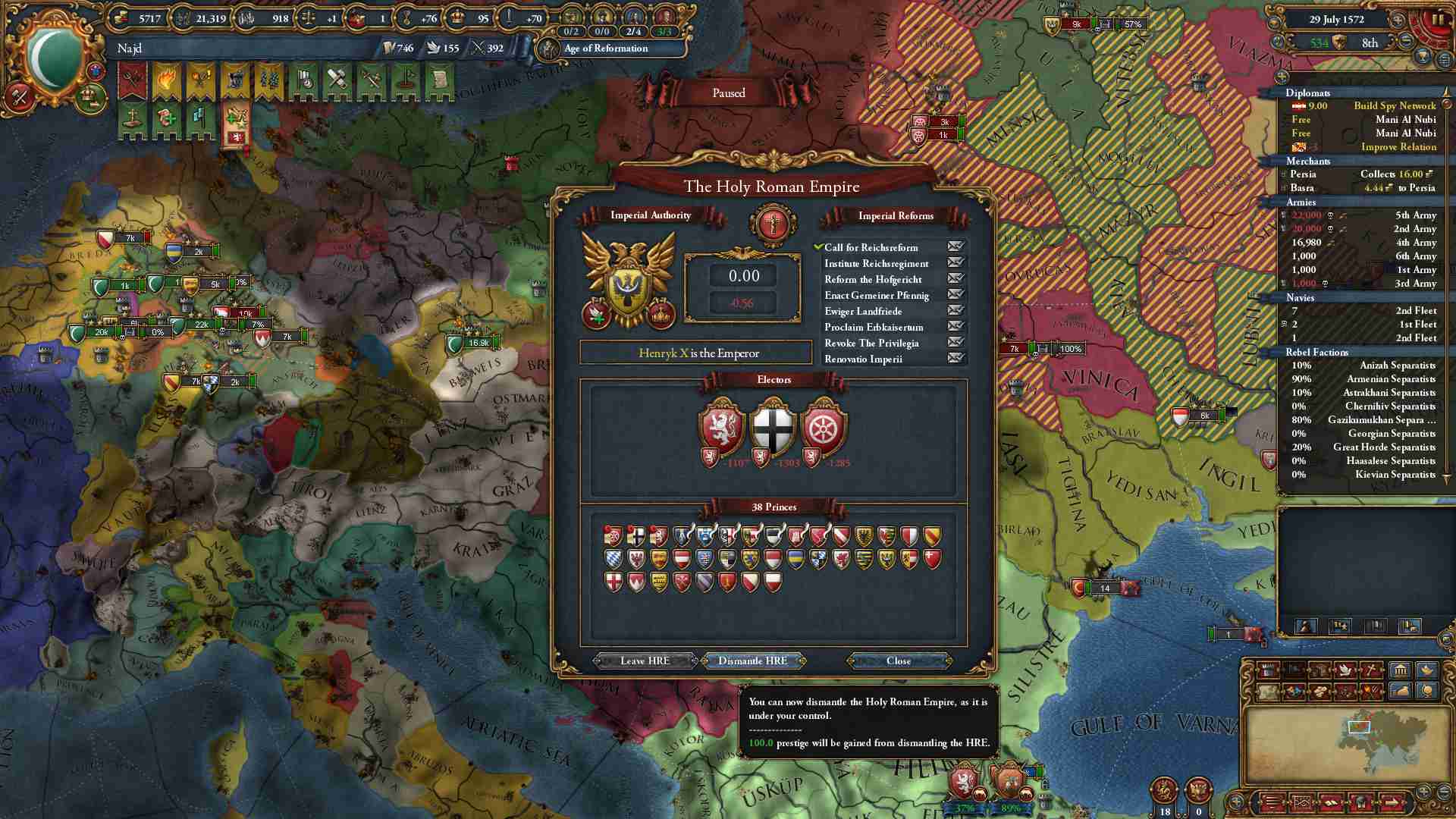1456x819 pixels.
Task: Open the Age of Reformation panel
Action: pyautogui.click(x=605, y=49)
